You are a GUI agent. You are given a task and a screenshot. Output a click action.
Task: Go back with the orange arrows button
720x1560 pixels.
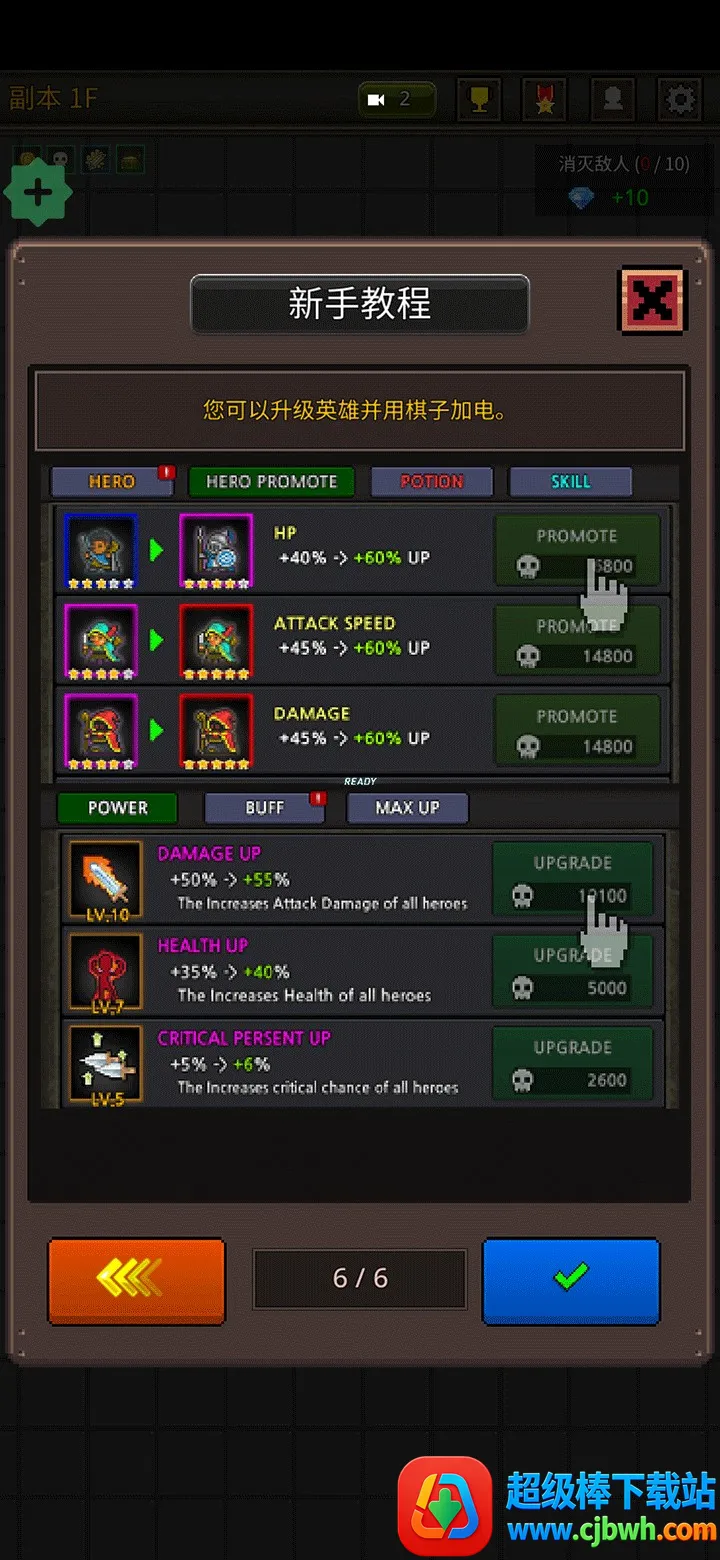tap(137, 1280)
